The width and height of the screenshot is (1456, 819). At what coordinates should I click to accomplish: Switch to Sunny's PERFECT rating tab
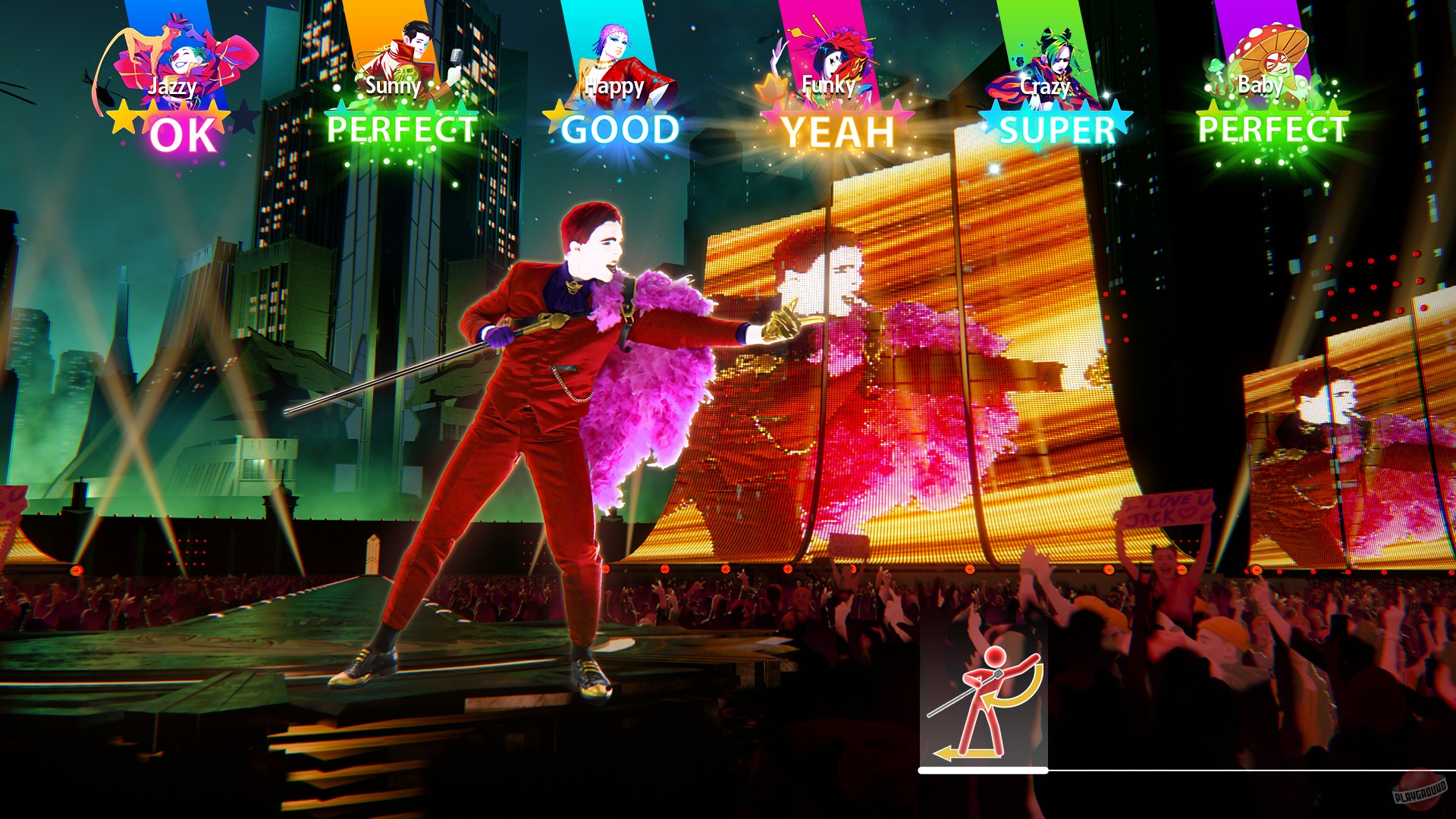click(x=402, y=130)
